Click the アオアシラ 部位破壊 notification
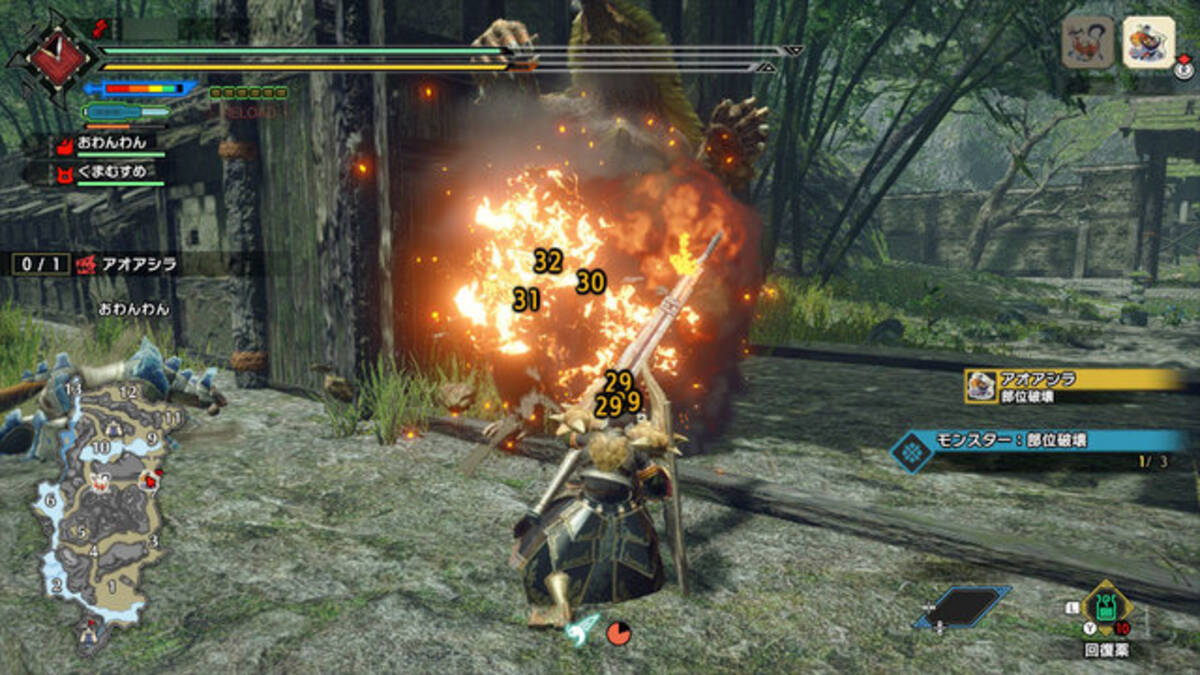 [x=1073, y=385]
